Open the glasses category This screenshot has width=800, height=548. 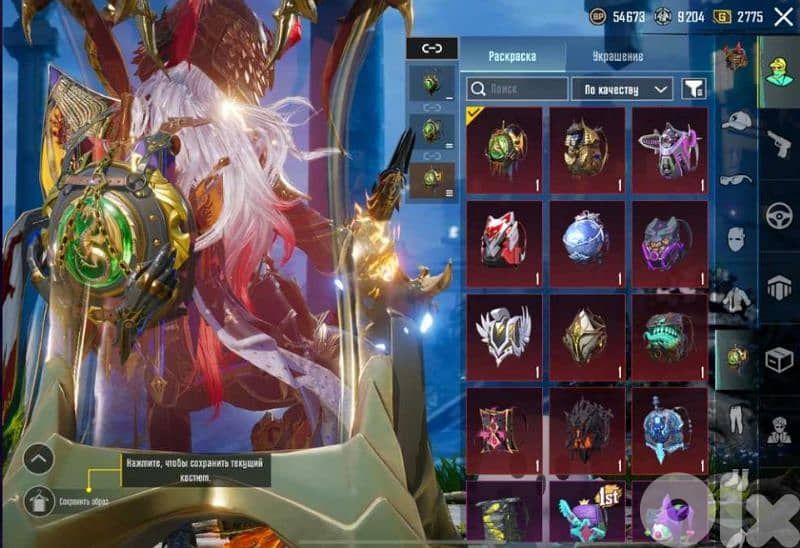click(736, 181)
